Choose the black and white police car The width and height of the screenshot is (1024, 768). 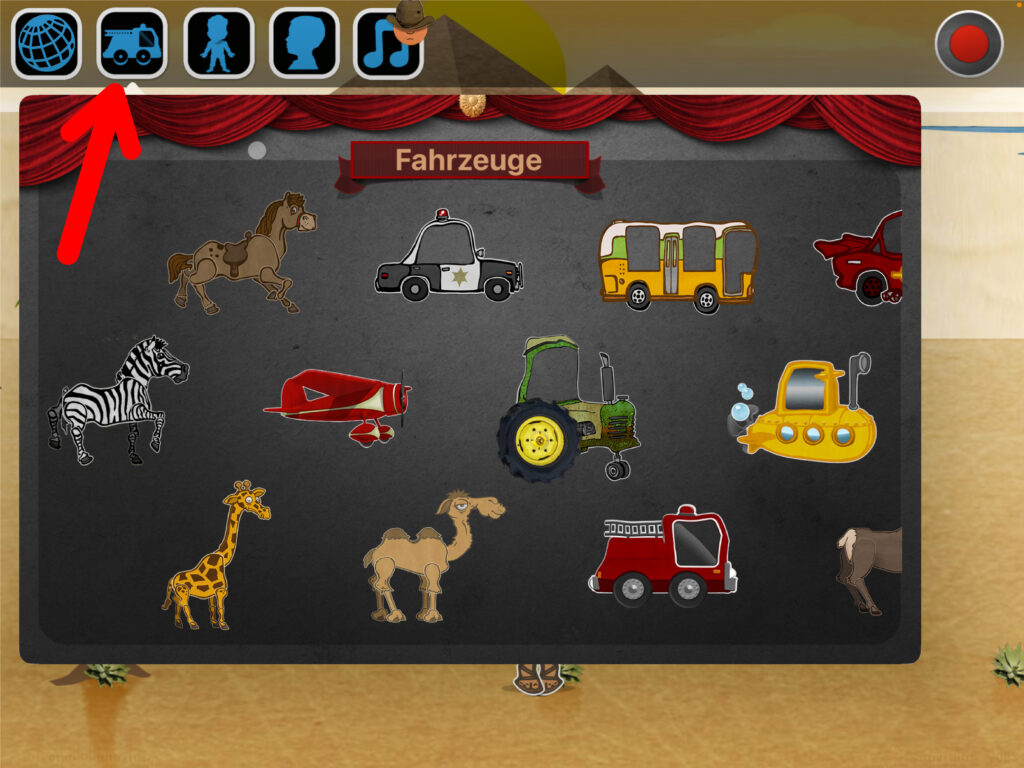449,258
